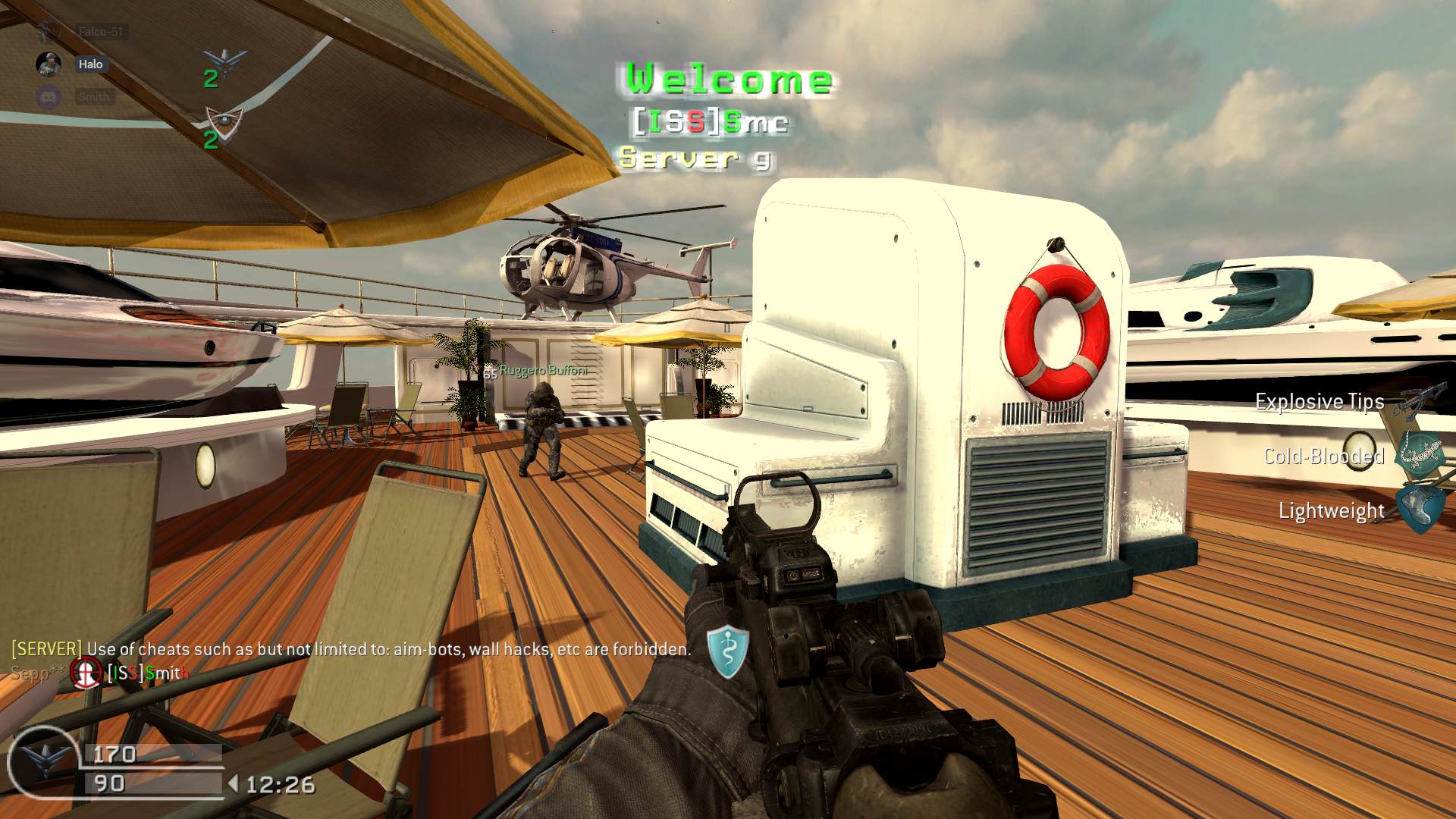1456x819 pixels.
Task: Click the [SERVER] chat message line
Action: pyautogui.click(x=351, y=649)
